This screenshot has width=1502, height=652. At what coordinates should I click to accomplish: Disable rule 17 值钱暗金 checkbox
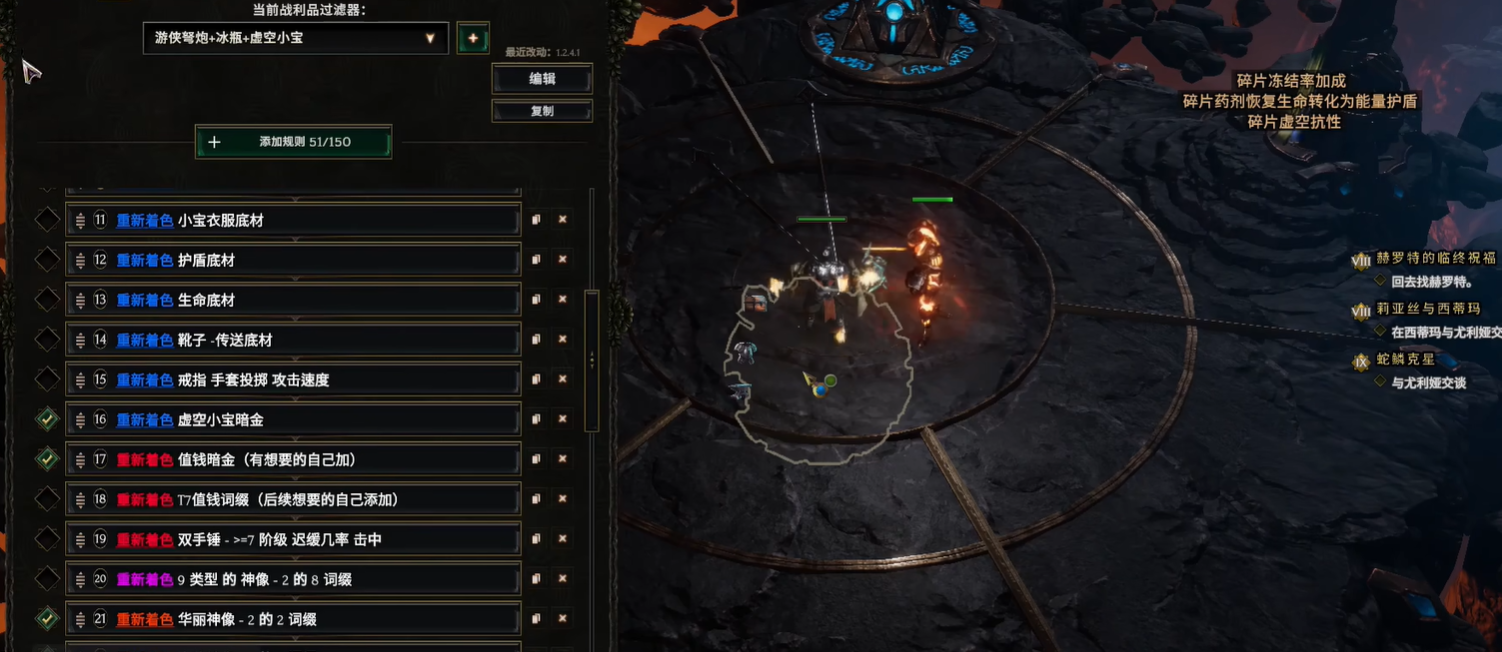coord(47,459)
